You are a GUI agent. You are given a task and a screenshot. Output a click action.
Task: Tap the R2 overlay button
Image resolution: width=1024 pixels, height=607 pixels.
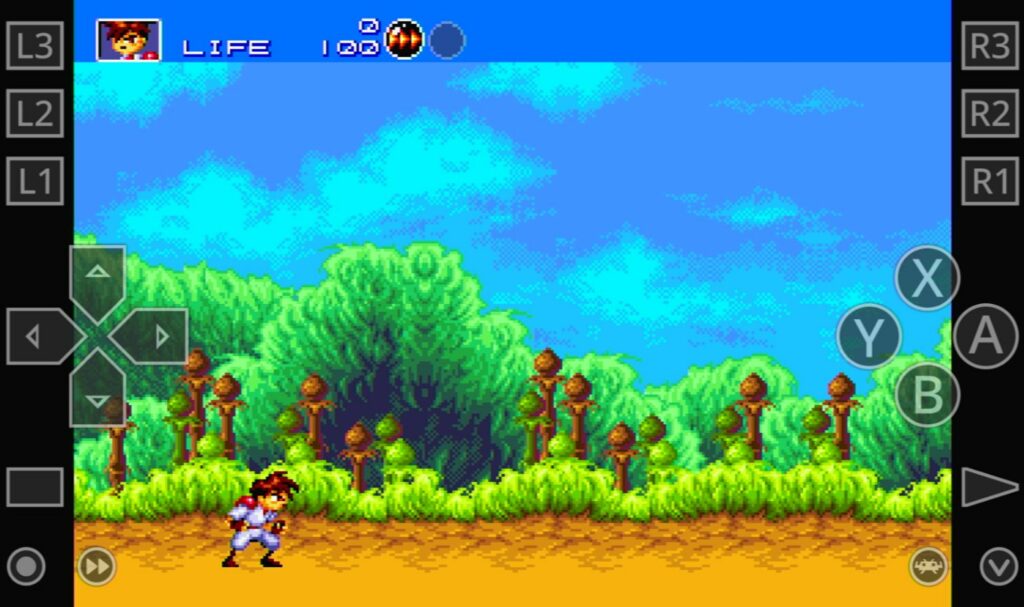coord(990,114)
